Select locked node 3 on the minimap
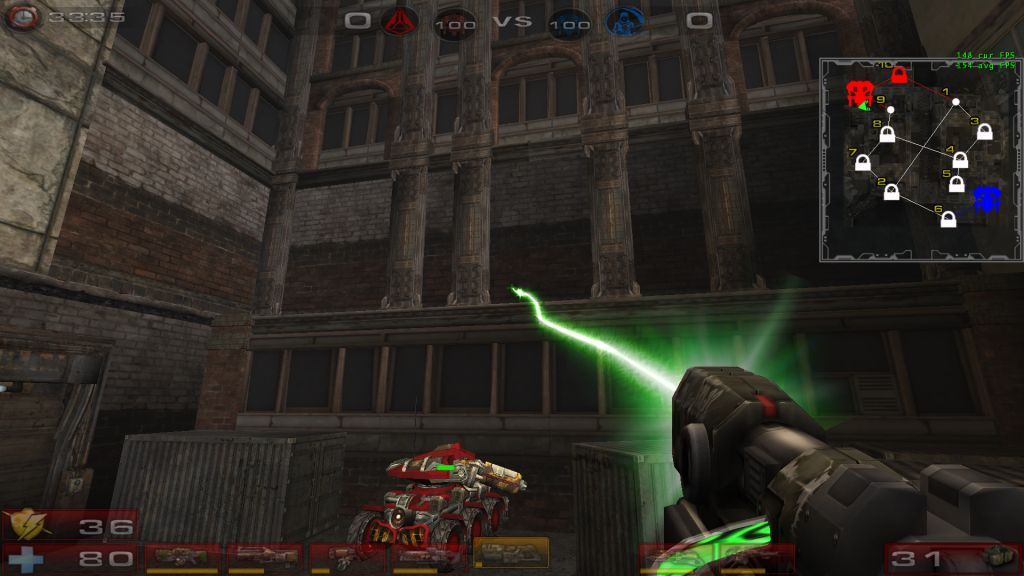1024x576 pixels. click(x=984, y=132)
